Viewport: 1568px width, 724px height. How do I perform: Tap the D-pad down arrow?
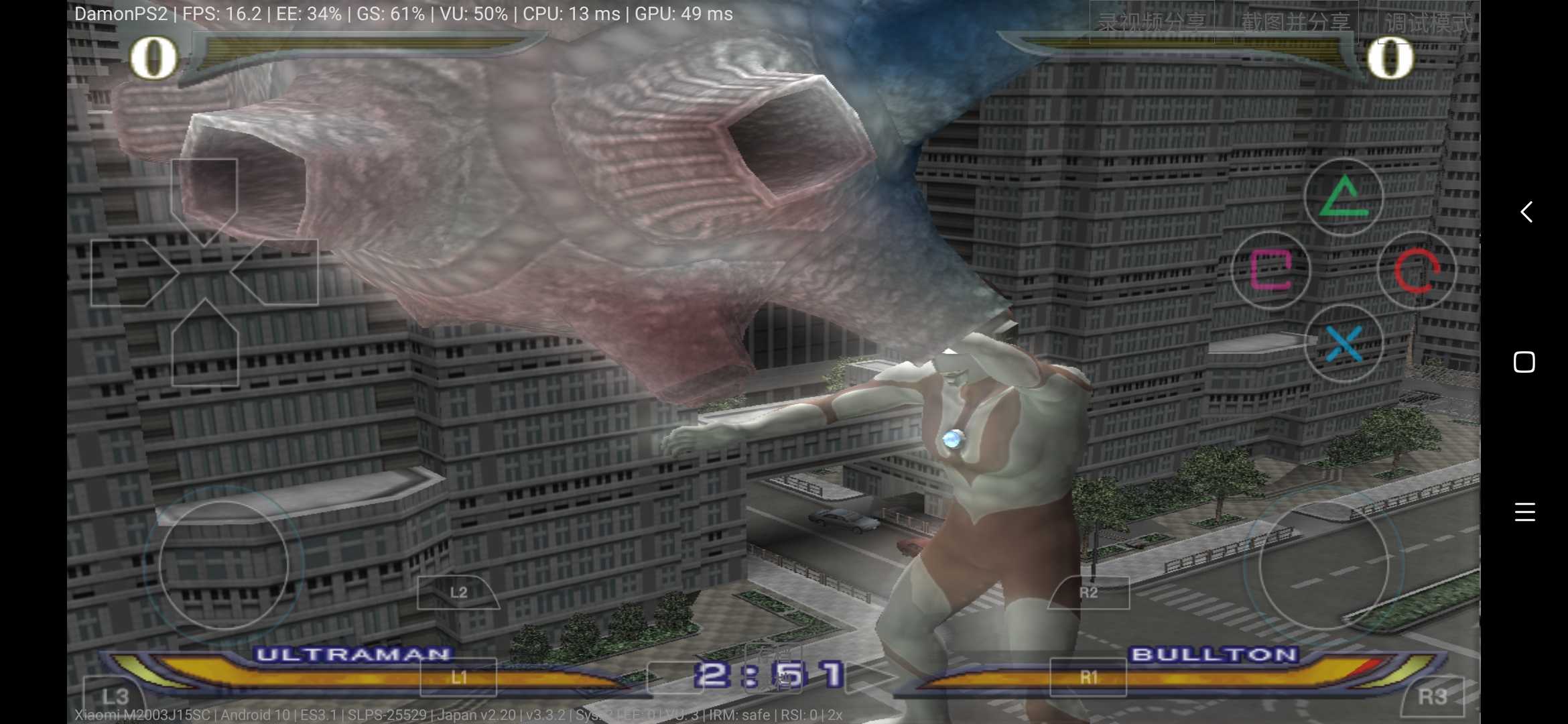205,345
